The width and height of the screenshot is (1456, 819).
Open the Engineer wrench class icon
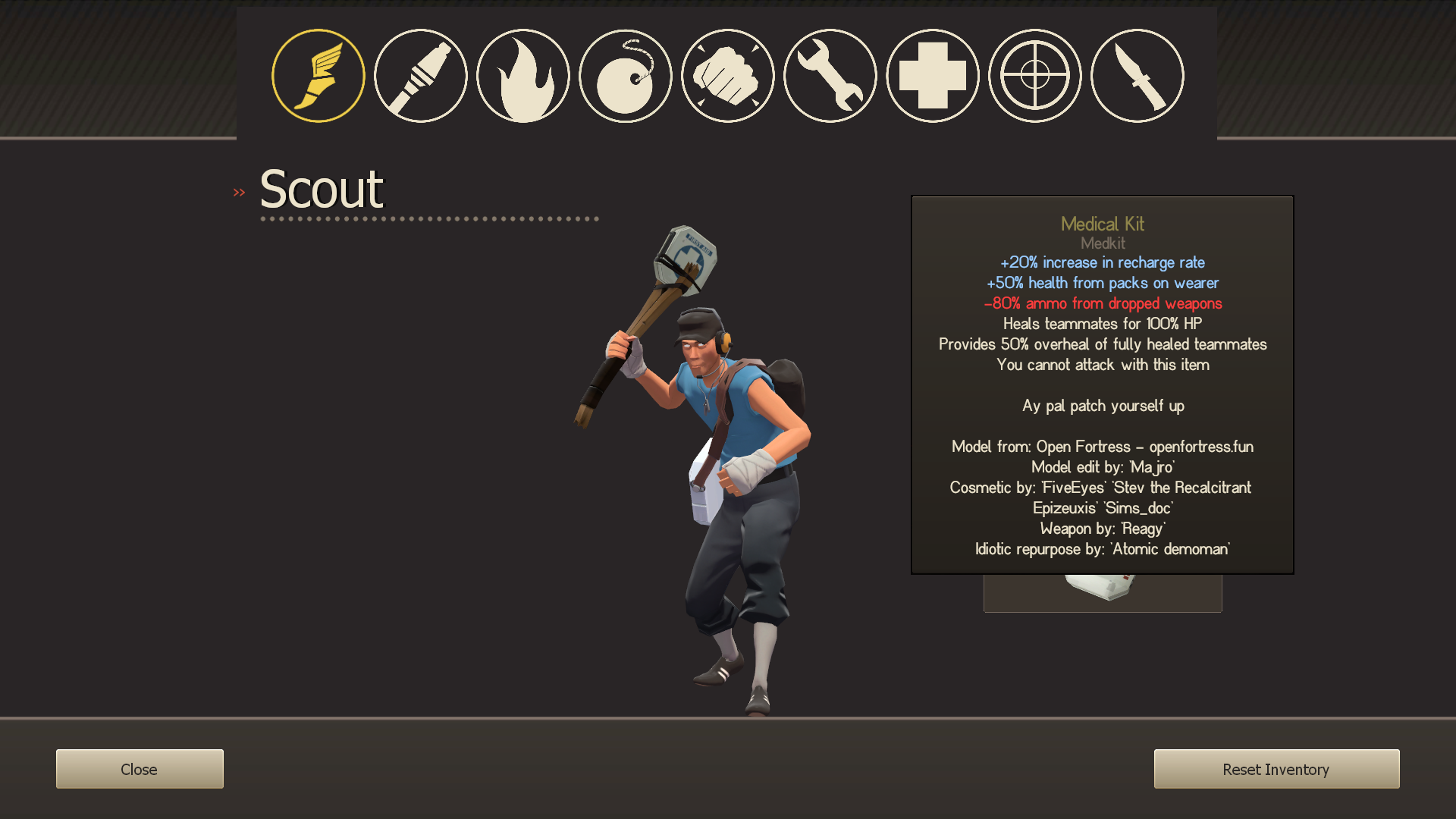tap(830, 75)
